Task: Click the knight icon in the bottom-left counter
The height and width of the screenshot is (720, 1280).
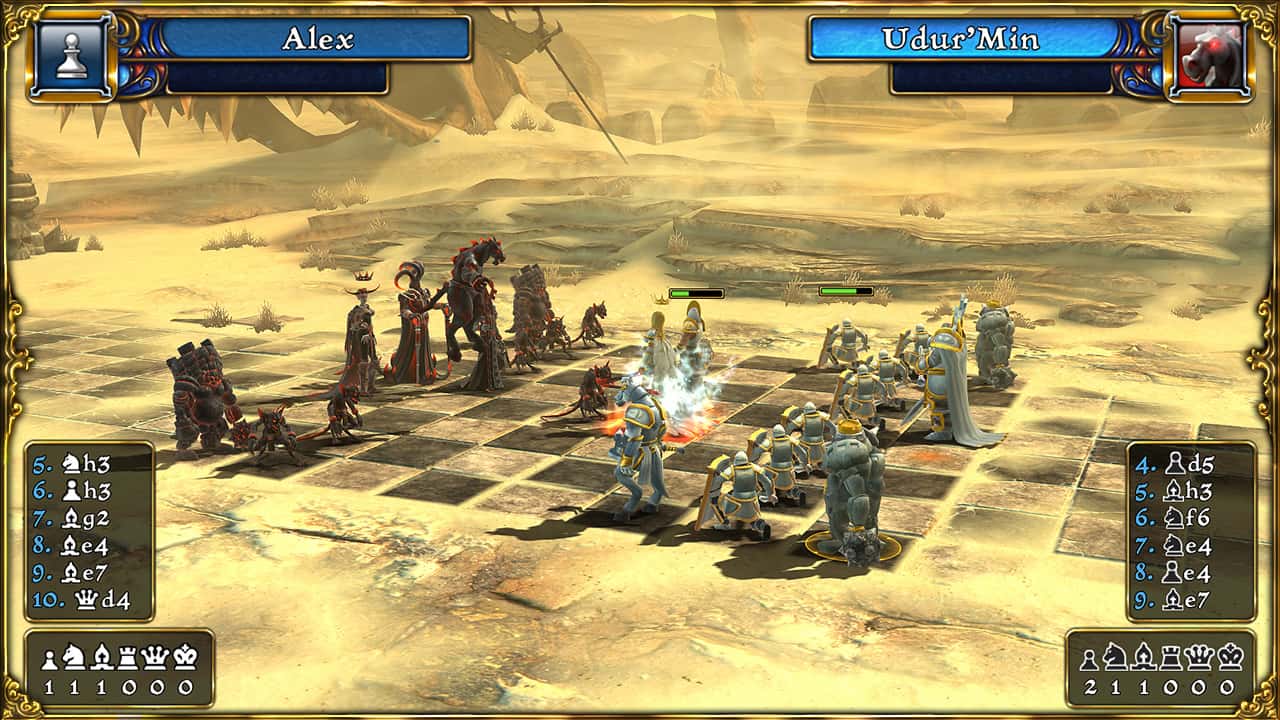Action: tap(73, 657)
